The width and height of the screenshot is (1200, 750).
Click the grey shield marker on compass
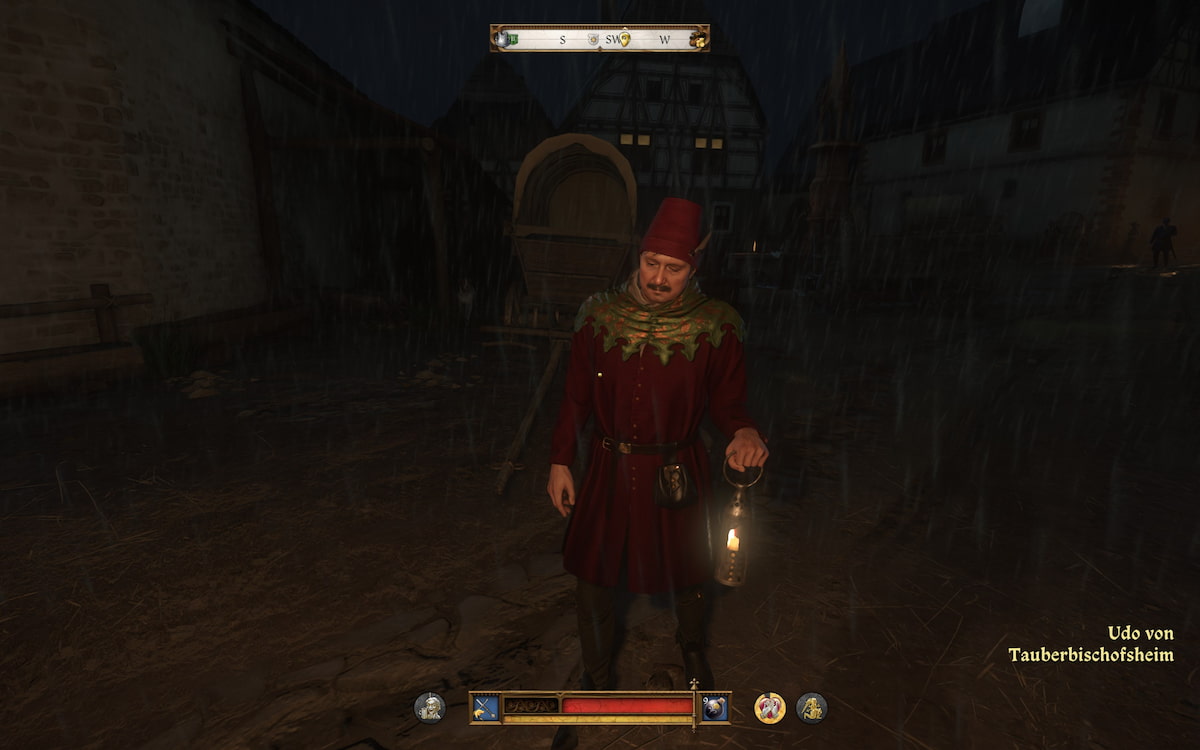(x=593, y=39)
